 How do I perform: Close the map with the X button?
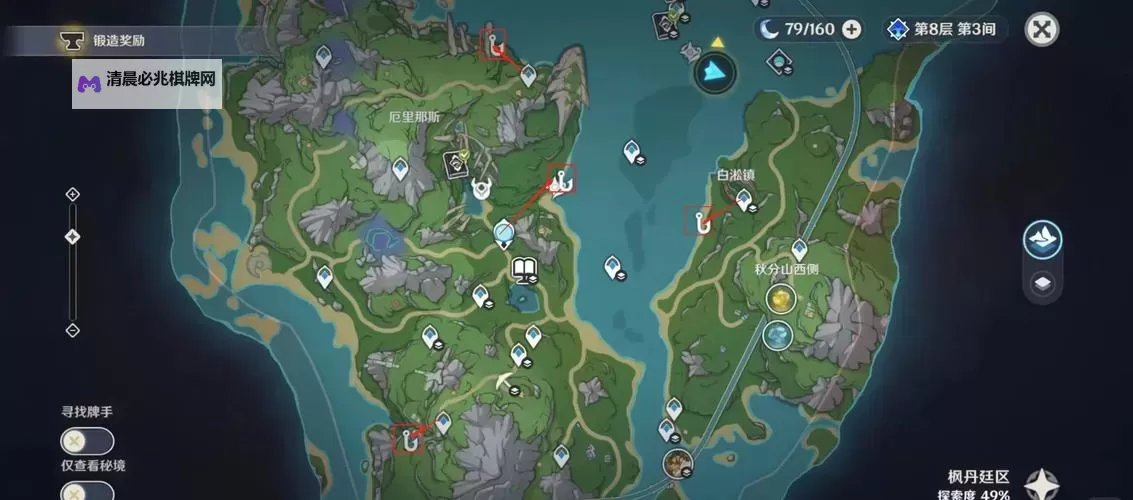pyautogui.click(x=1042, y=29)
